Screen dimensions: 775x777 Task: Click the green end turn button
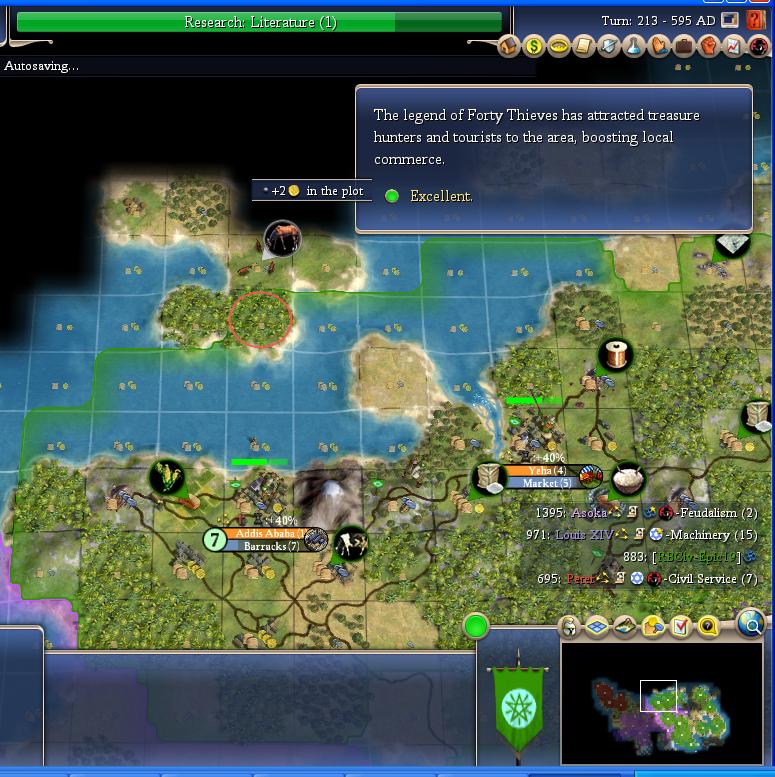[x=476, y=627]
